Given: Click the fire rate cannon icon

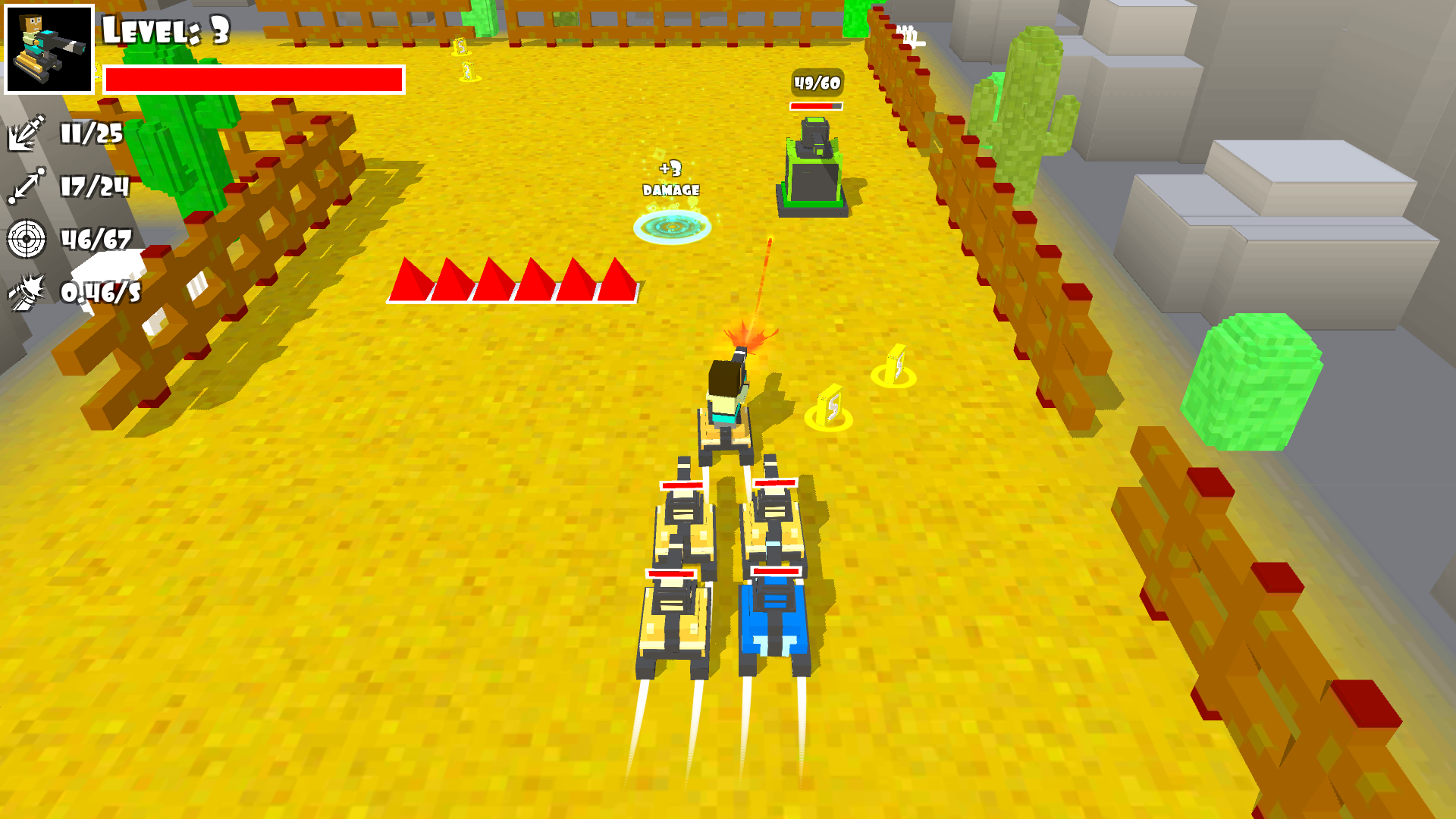Looking at the screenshot, I should tap(27, 292).
